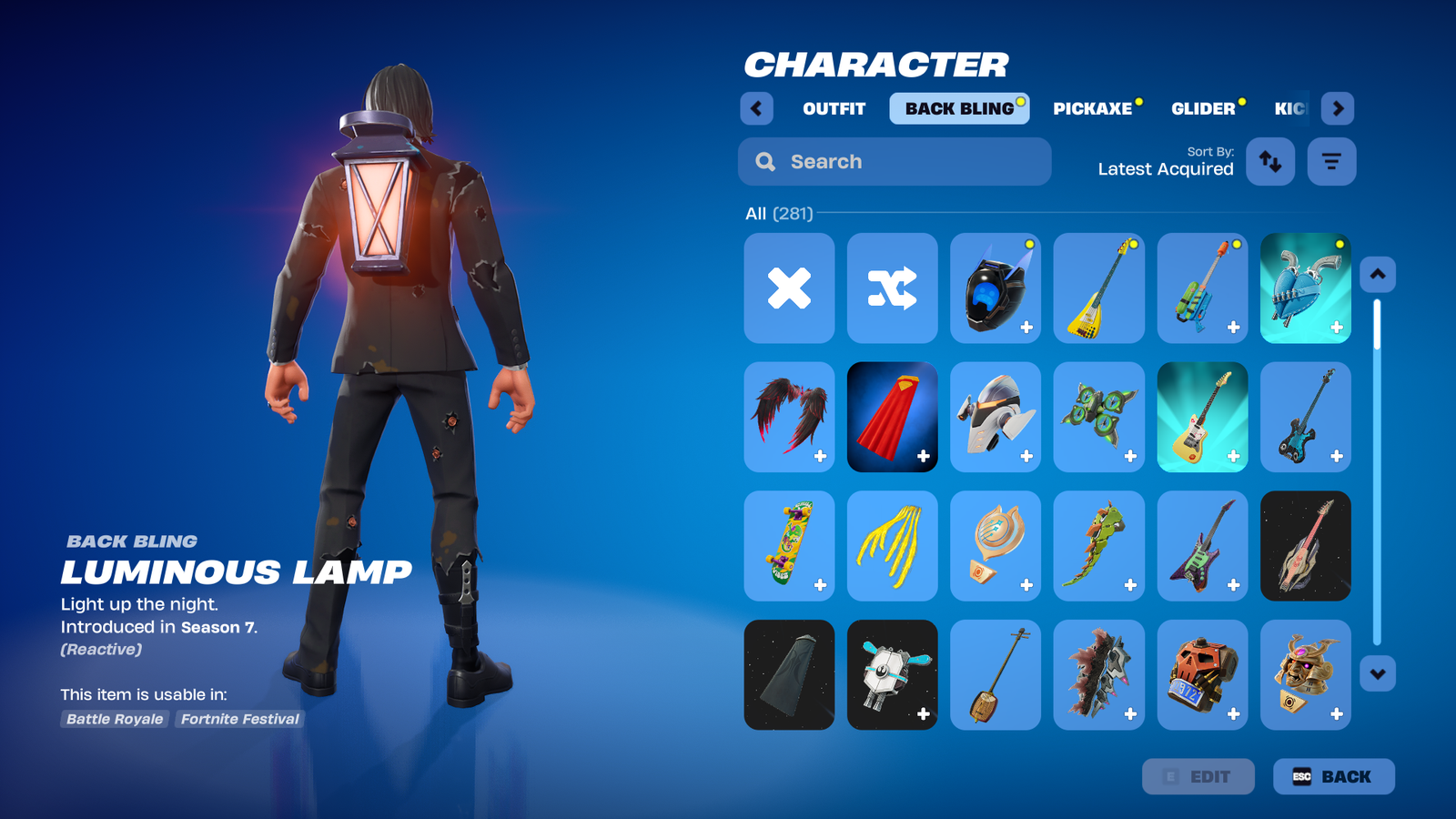The image size is (1456, 819).
Task: Click the left arrow of the category tabs
Action: tap(756, 108)
